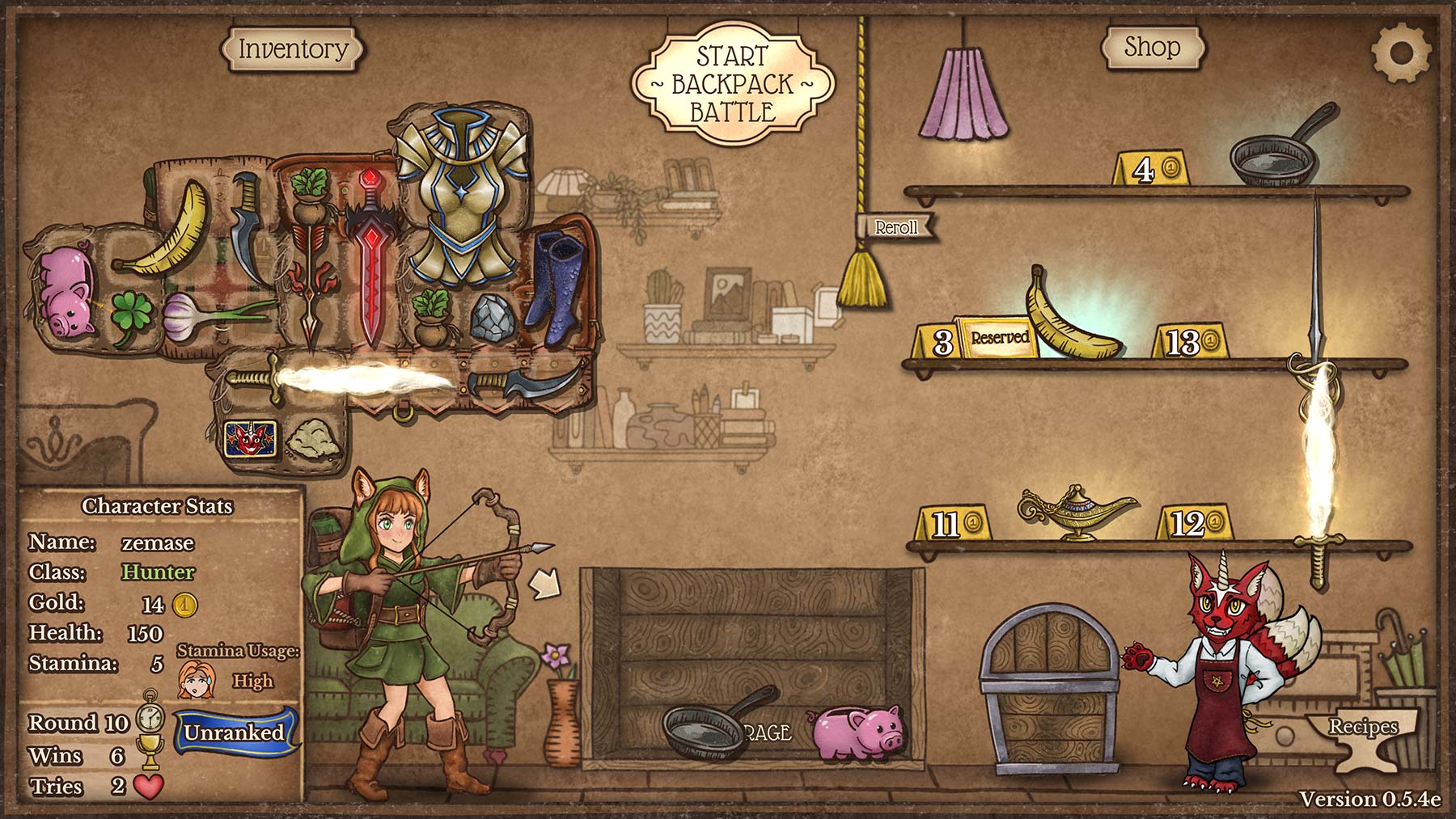Open the settings gear menu
1456x819 pixels.
click(1401, 53)
